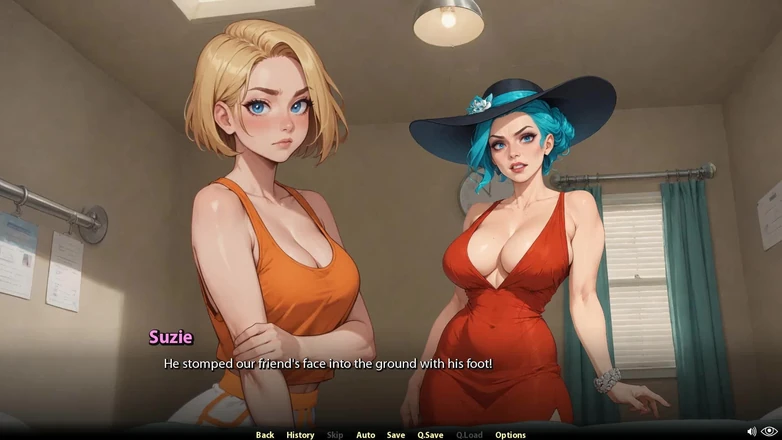Open the Options menu
This screenshot has height=440, width=782.
(x=510, y=435)
